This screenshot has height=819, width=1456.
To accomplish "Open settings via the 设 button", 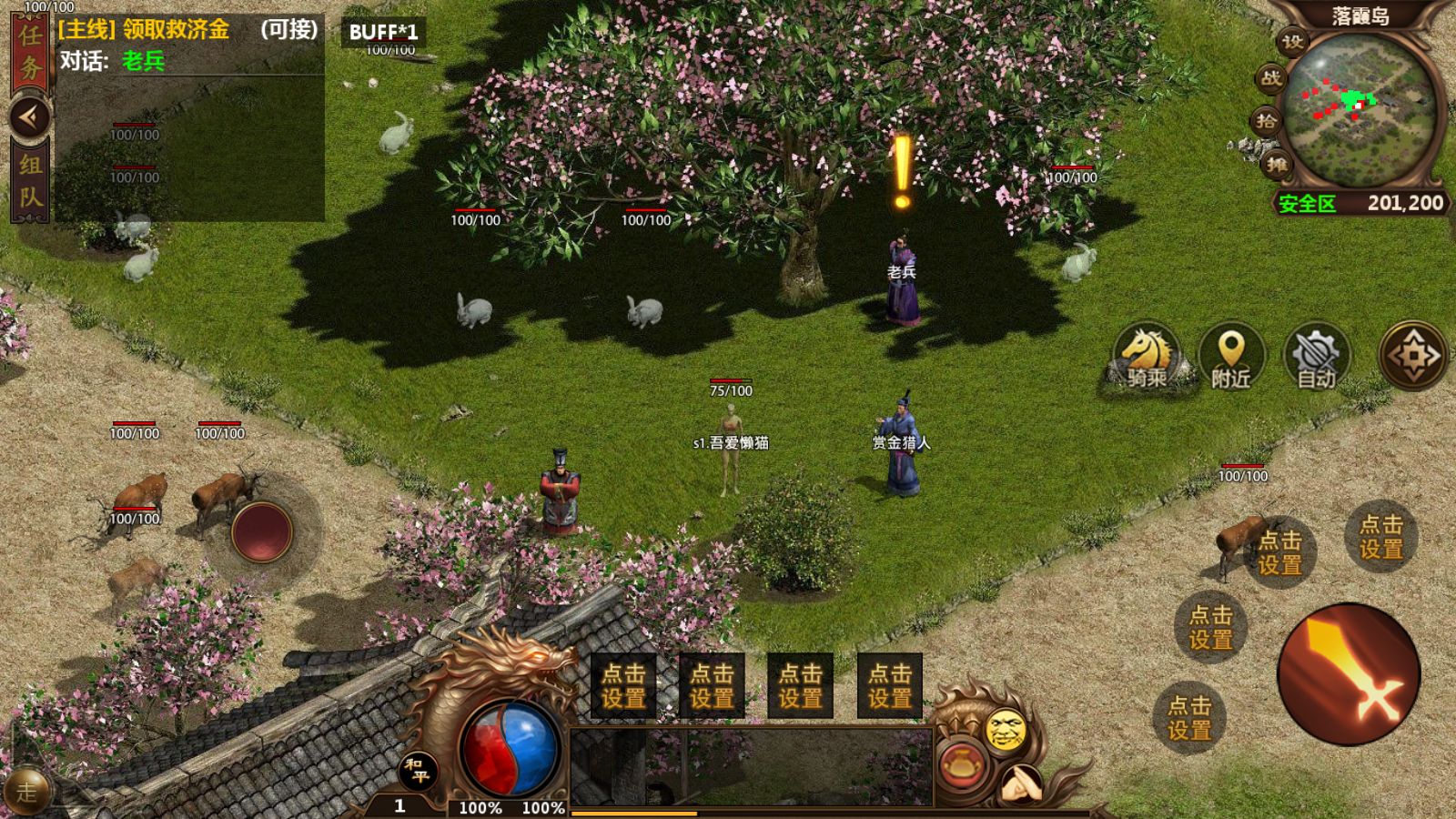I will pos(1292,42).
